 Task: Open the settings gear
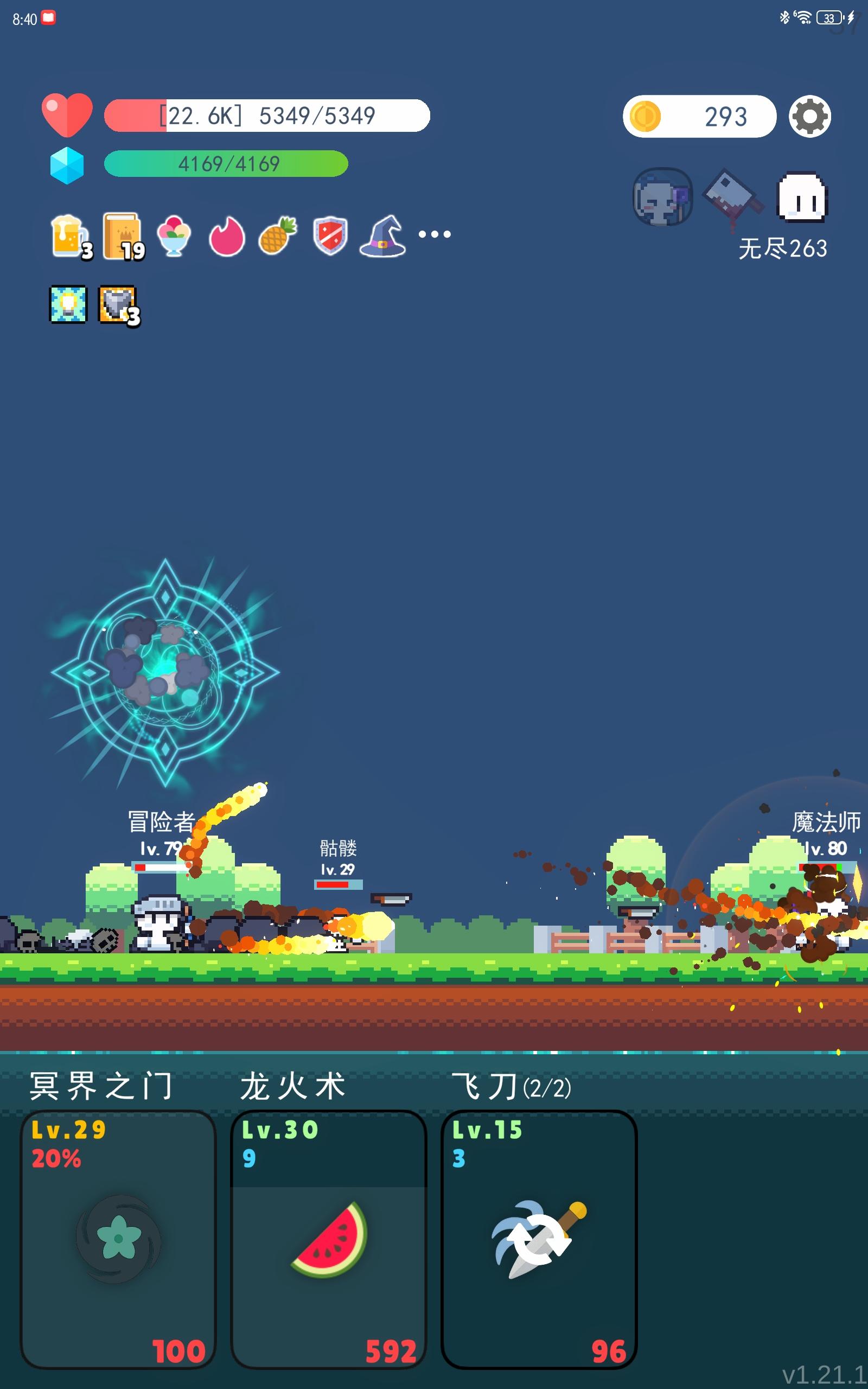(x=810, y=117)
